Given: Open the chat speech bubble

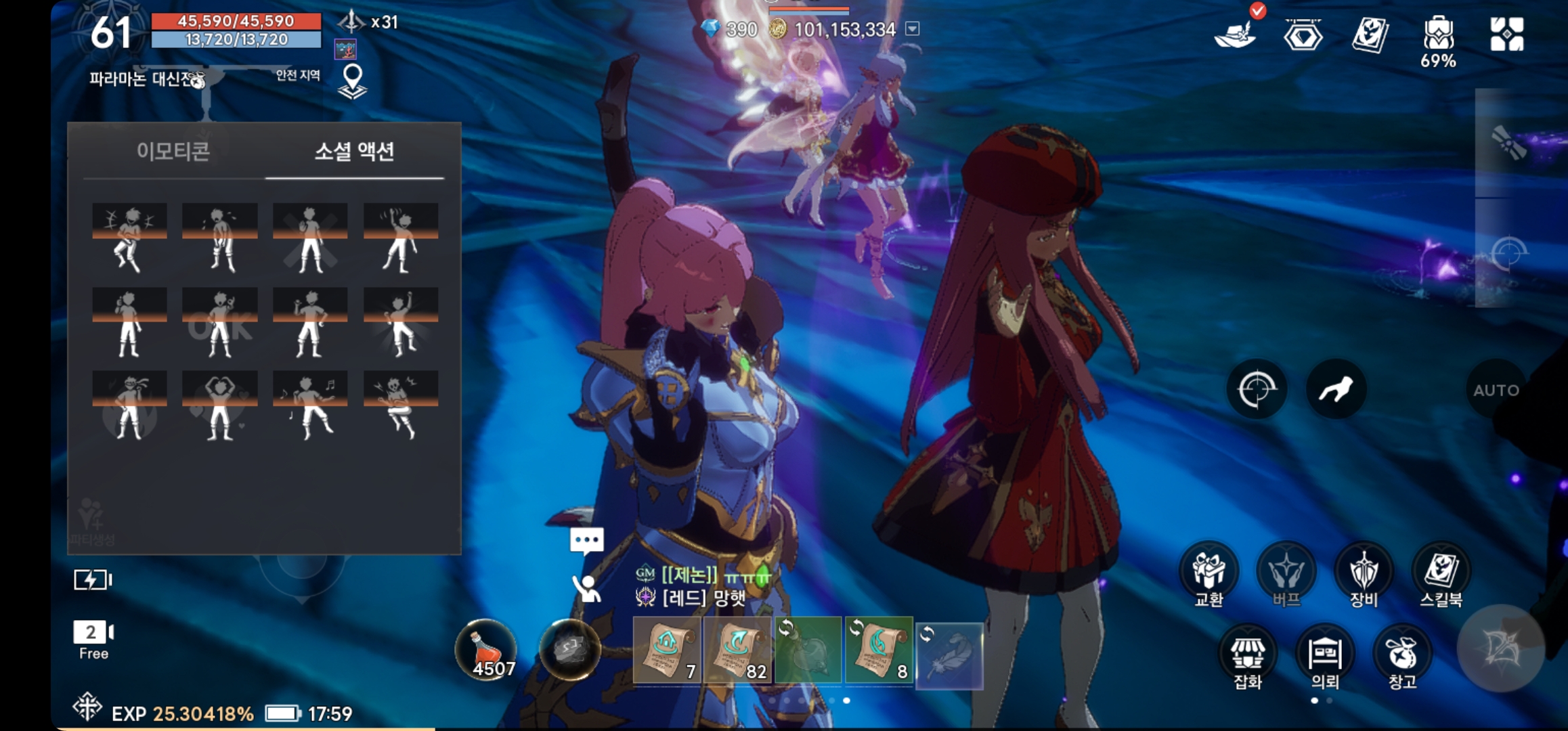Looking at the screenshot, I should (586, 541).
